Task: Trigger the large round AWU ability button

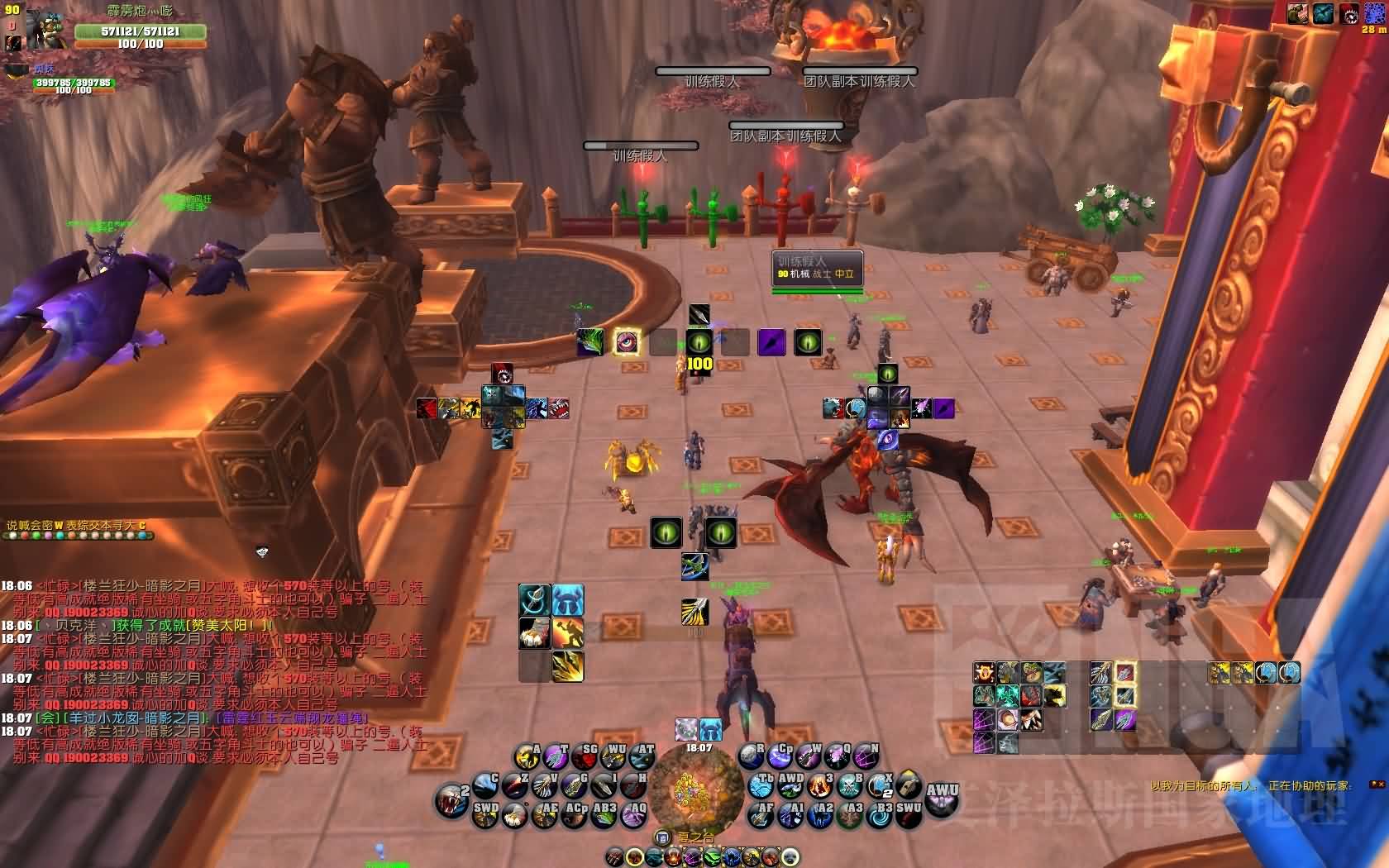Action: [941, 798]
